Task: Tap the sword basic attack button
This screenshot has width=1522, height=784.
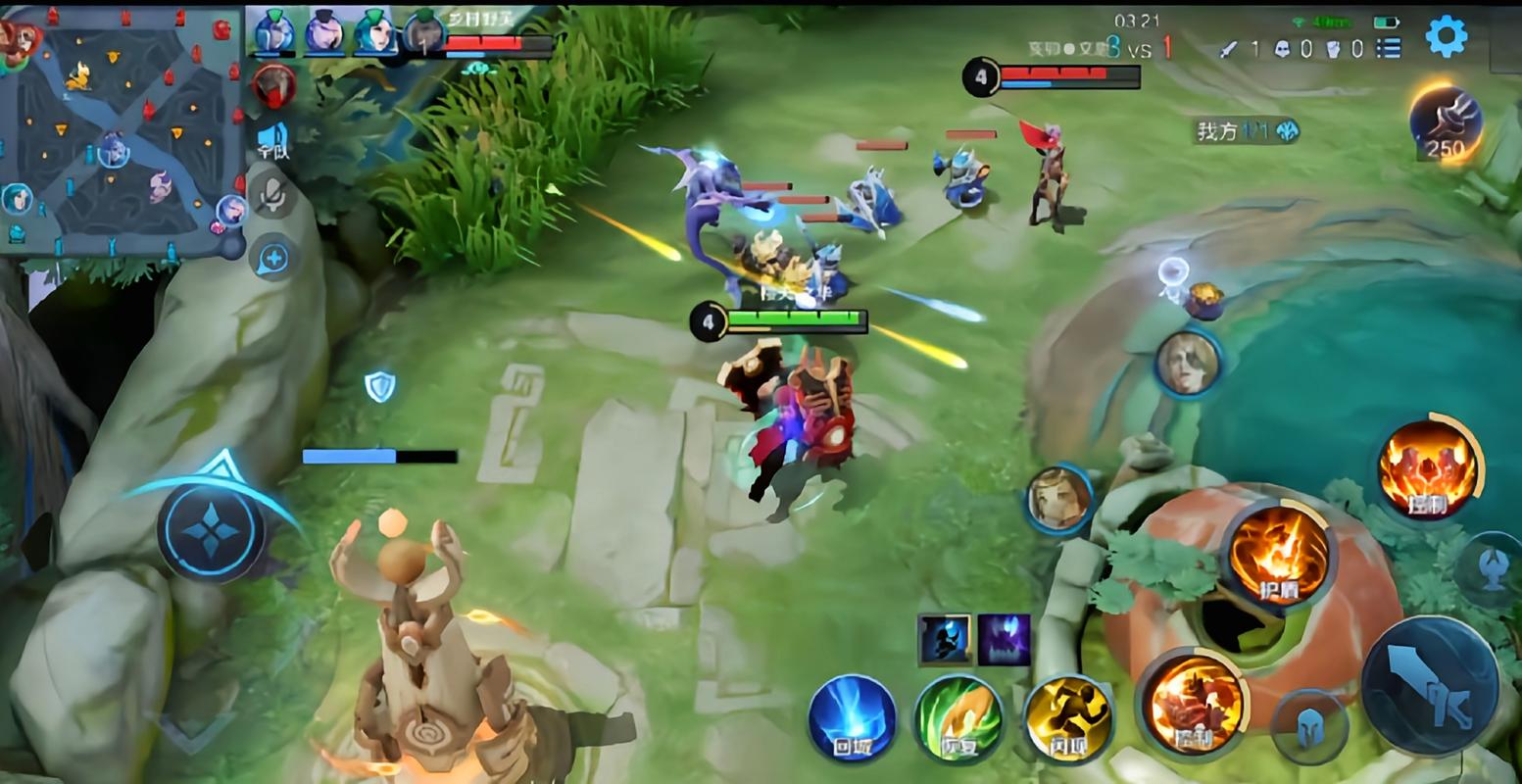Action: click(1430, 685)
